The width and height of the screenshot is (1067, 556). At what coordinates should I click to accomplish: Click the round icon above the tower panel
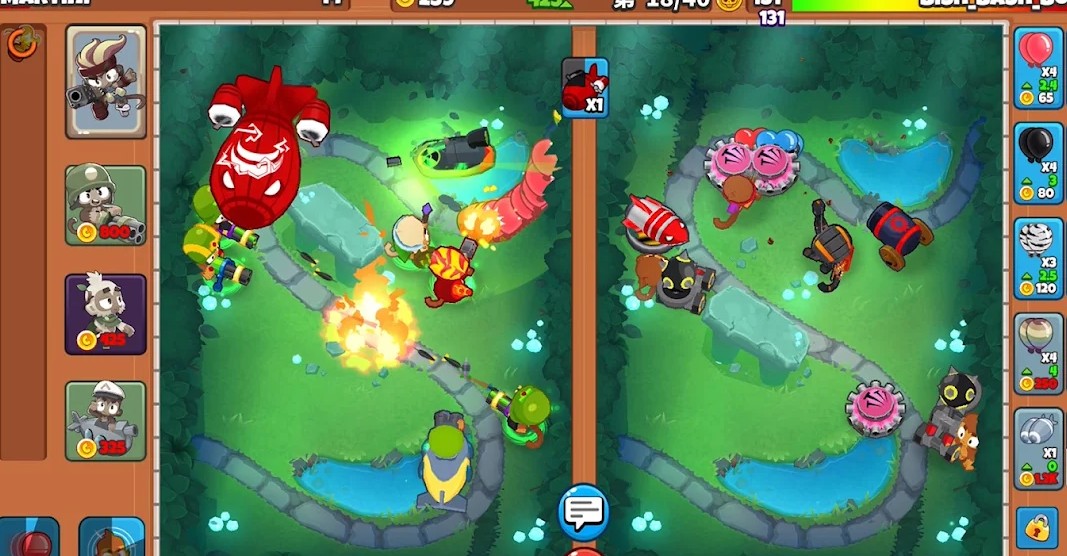[22, 43]
